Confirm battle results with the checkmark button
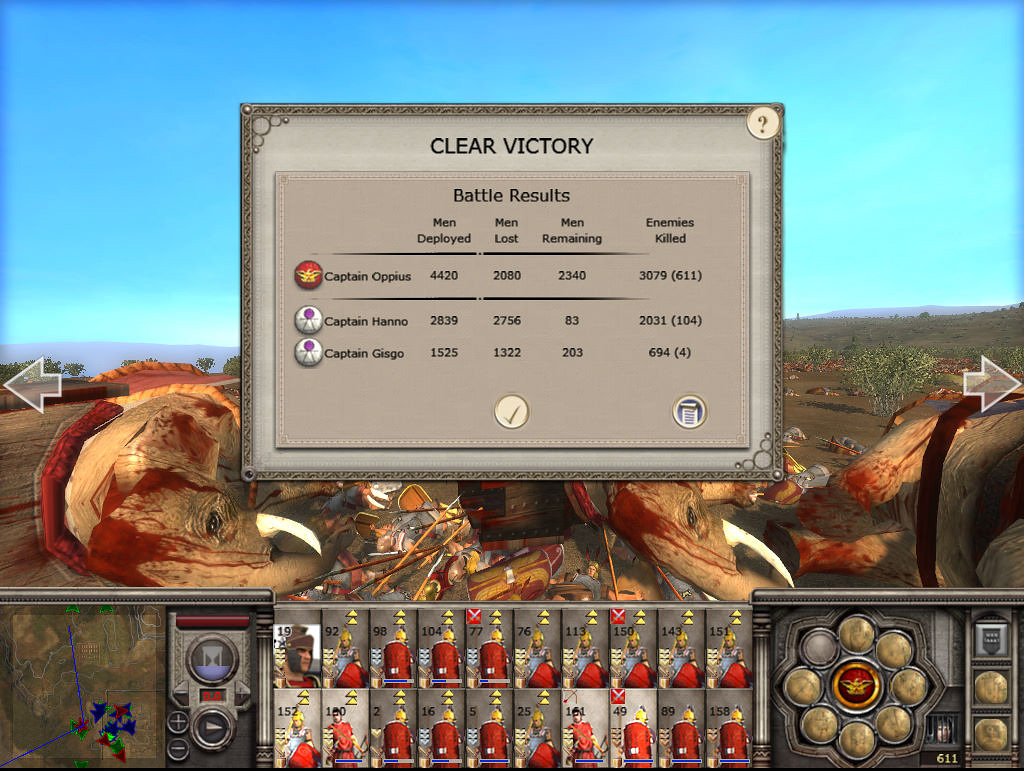 coord(511,411)
